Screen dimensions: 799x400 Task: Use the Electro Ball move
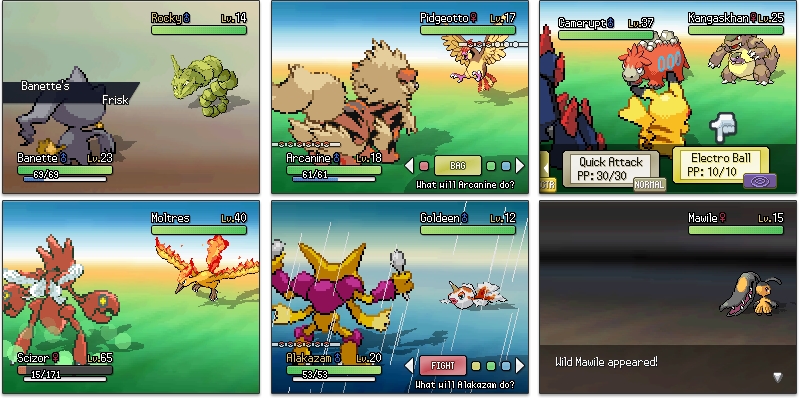719,162
